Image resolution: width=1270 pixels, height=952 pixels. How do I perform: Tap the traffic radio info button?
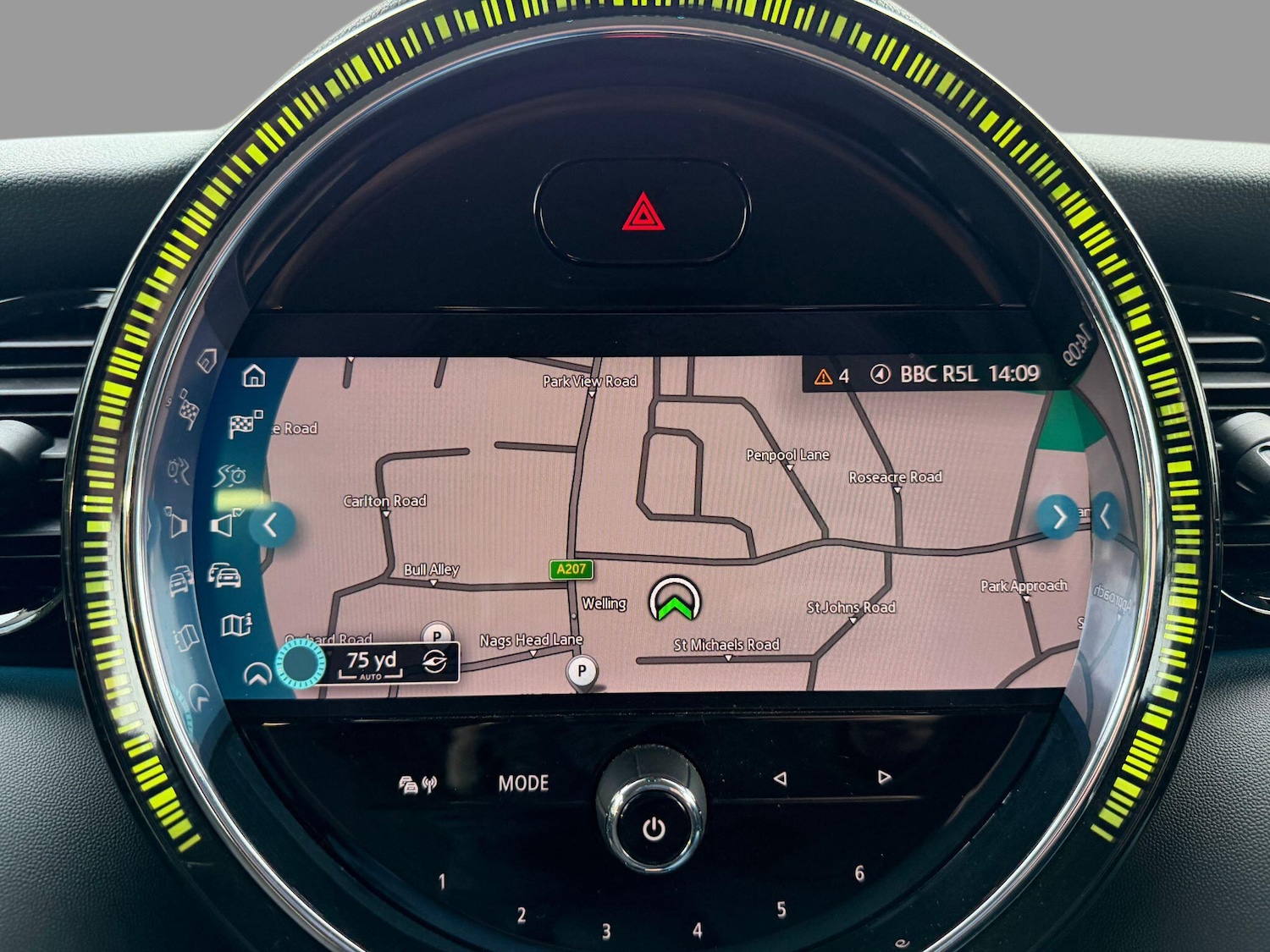pyautogui.click(x=417, y=785)
